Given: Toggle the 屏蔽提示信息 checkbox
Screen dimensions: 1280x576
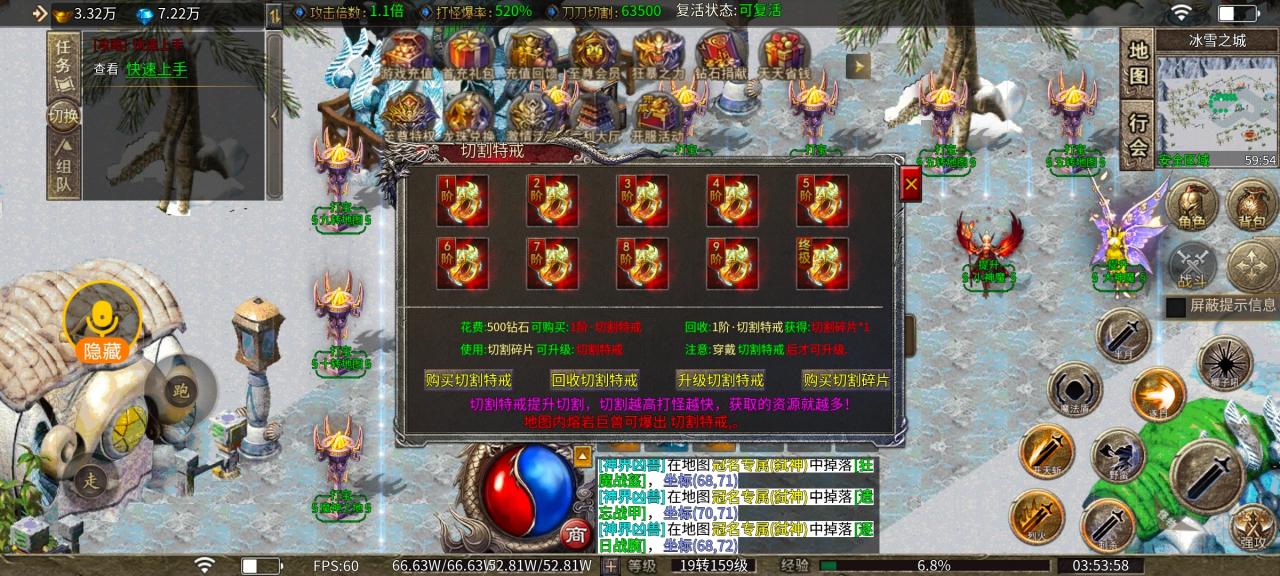Looking at the screenshot, I should [x=1176, y=306].
